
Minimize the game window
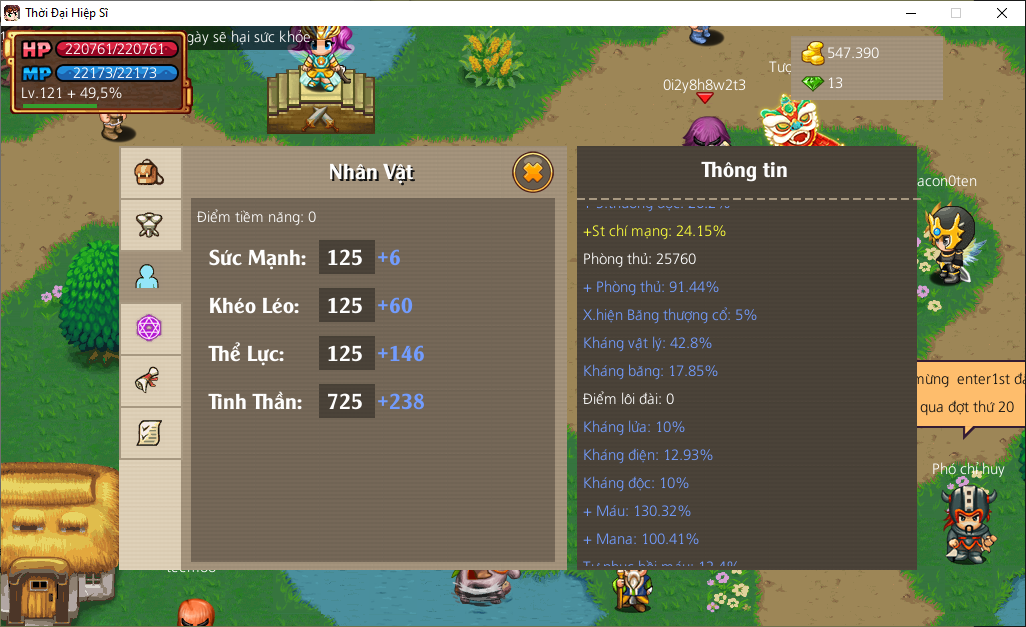pos(910,13)
